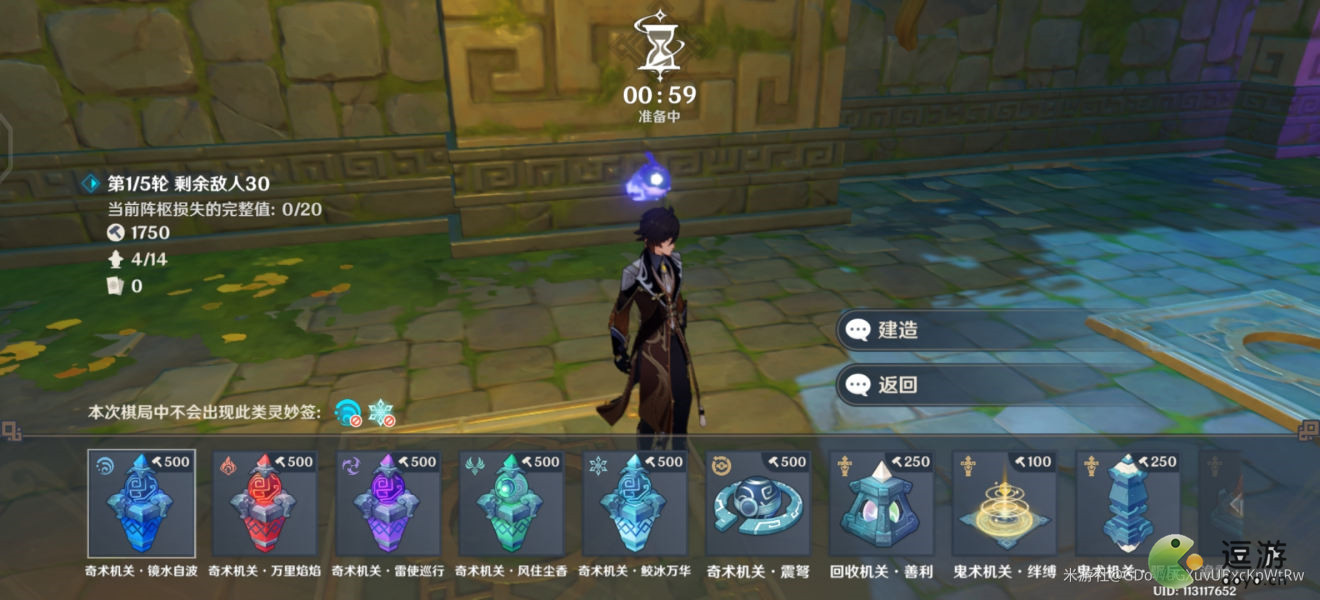Select the green Anemo tower 风住尘香
Image resolution: width=1320 pixels, height=600 pixels.
click(512, 503)
